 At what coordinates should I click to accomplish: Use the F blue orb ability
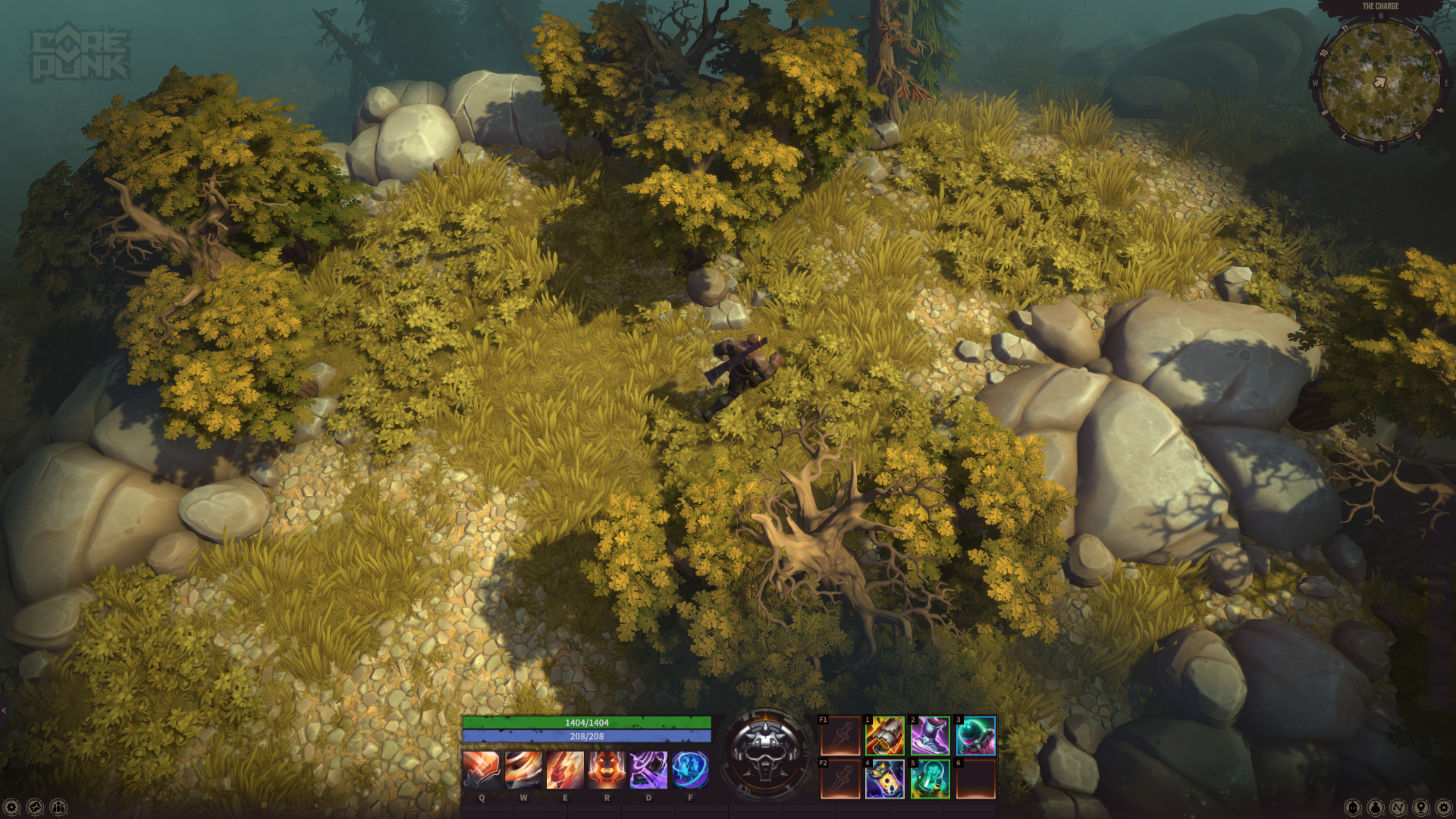click(690, 770)
